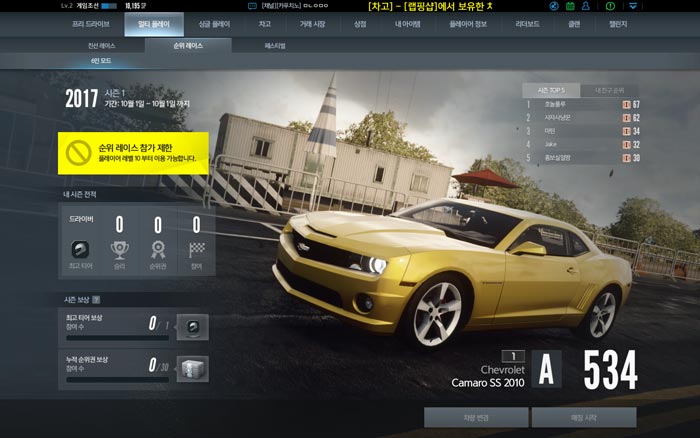Image resolution: width=700 pixels, height=438 pixels.
Task: Start matchmaking with 매칭 시작 button
Action: tap(583, 417)
